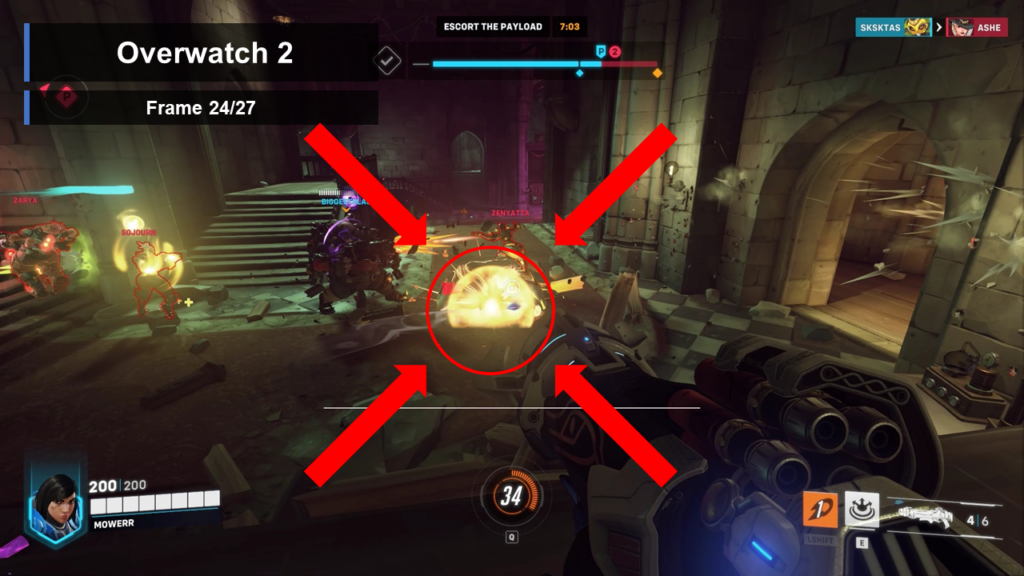This screenshot has height=576, width=1024.
Task: Select the Pharah hero portrait
Action: pyautogui.click(x=56, y=501)
